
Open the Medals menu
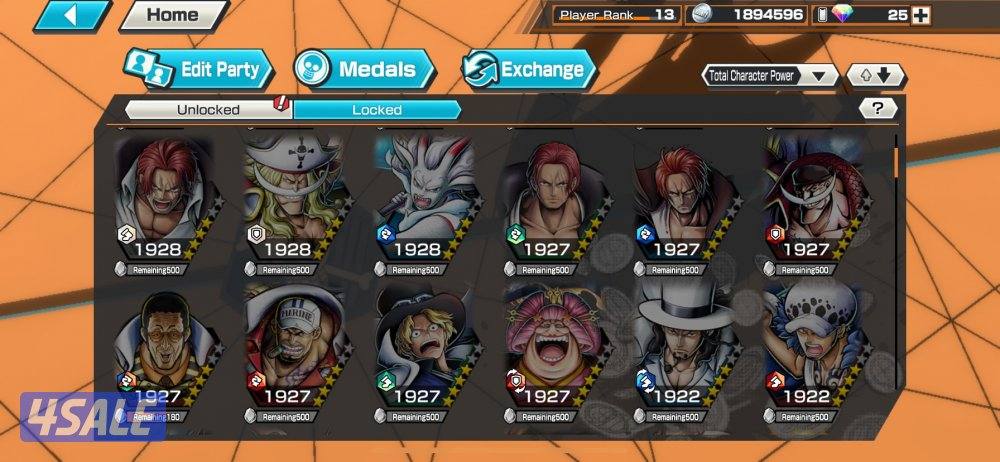[364, 69]
